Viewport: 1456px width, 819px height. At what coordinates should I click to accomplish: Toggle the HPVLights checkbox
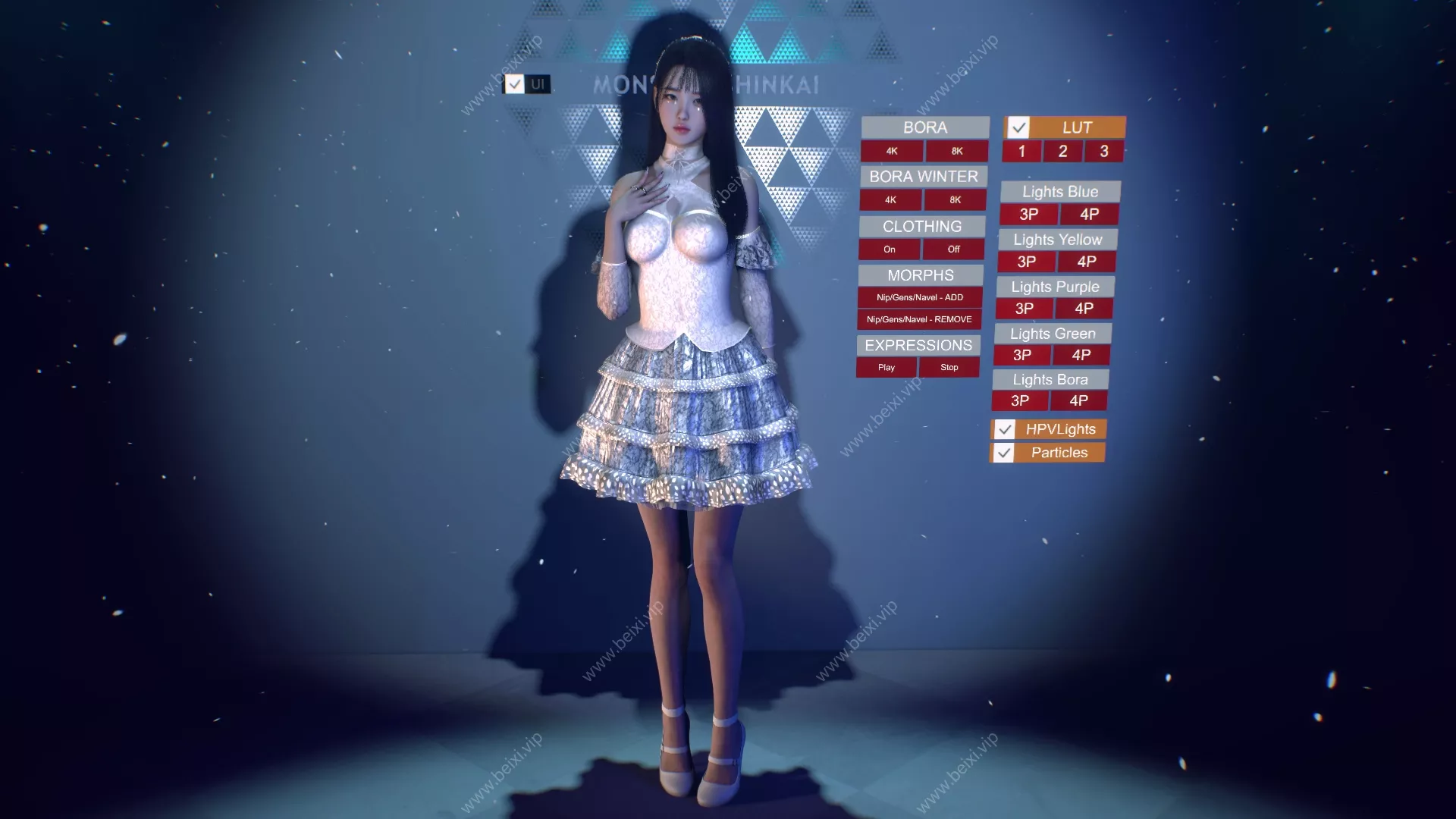click(x=1006, y=429)
